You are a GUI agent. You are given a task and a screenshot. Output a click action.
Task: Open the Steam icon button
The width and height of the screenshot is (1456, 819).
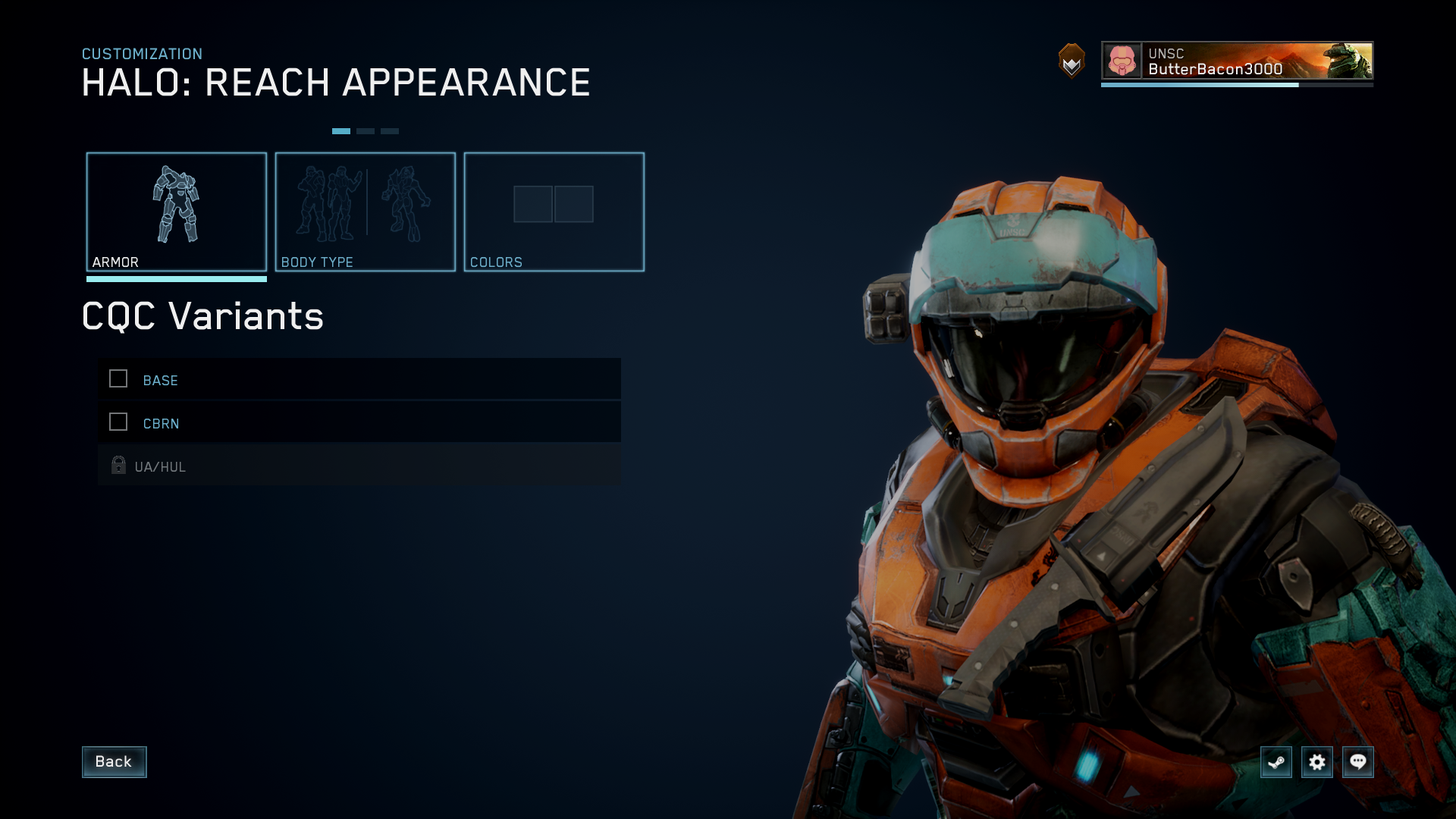point(1276,761)
